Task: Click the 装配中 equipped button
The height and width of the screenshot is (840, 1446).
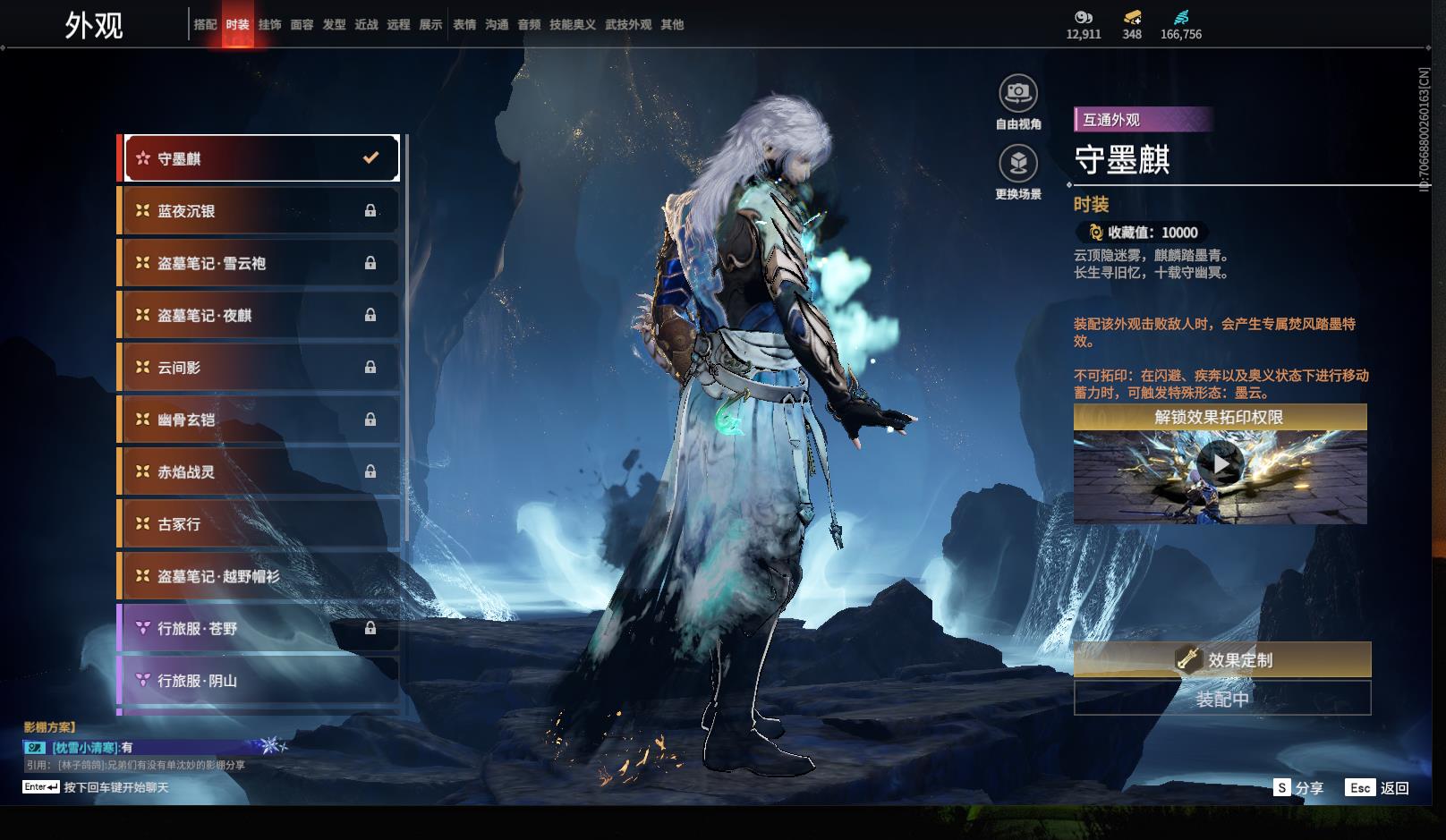Action: point(1221,699)
